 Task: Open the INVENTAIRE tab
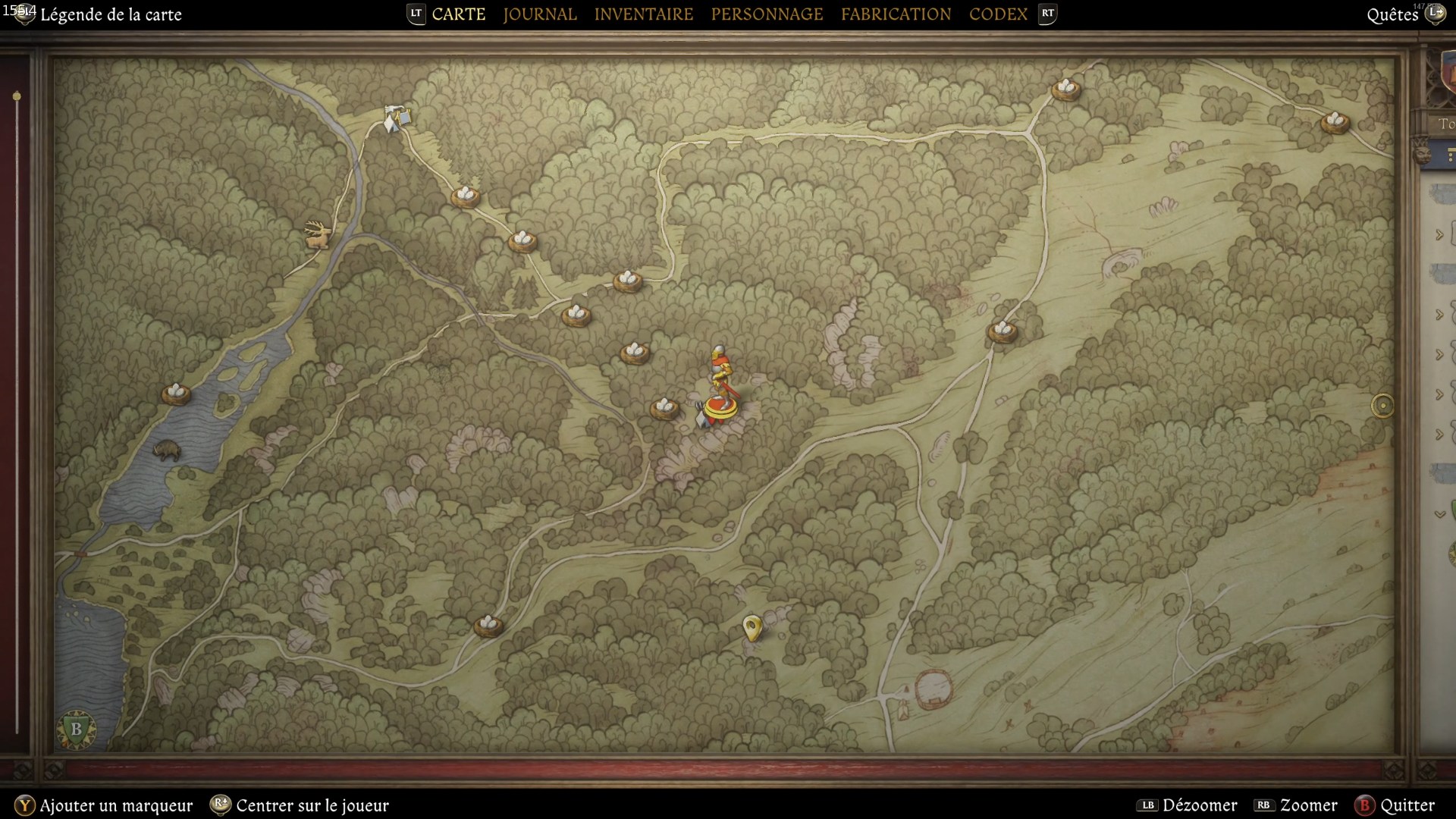click(644, 14)
